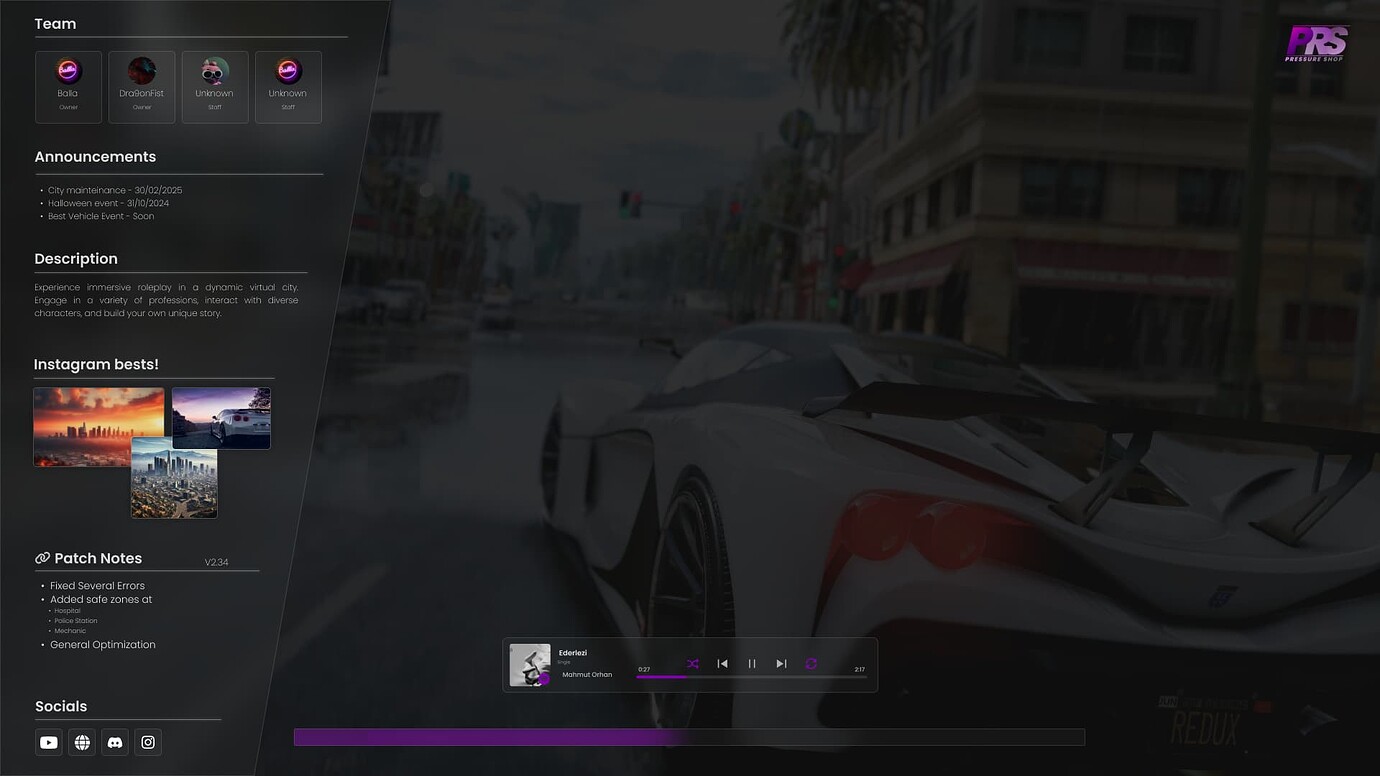Click the PRS Pressure Shop logo
Image resolution: width=1380 pixels, height=776 pixels.
click(x=1316, y=43)
